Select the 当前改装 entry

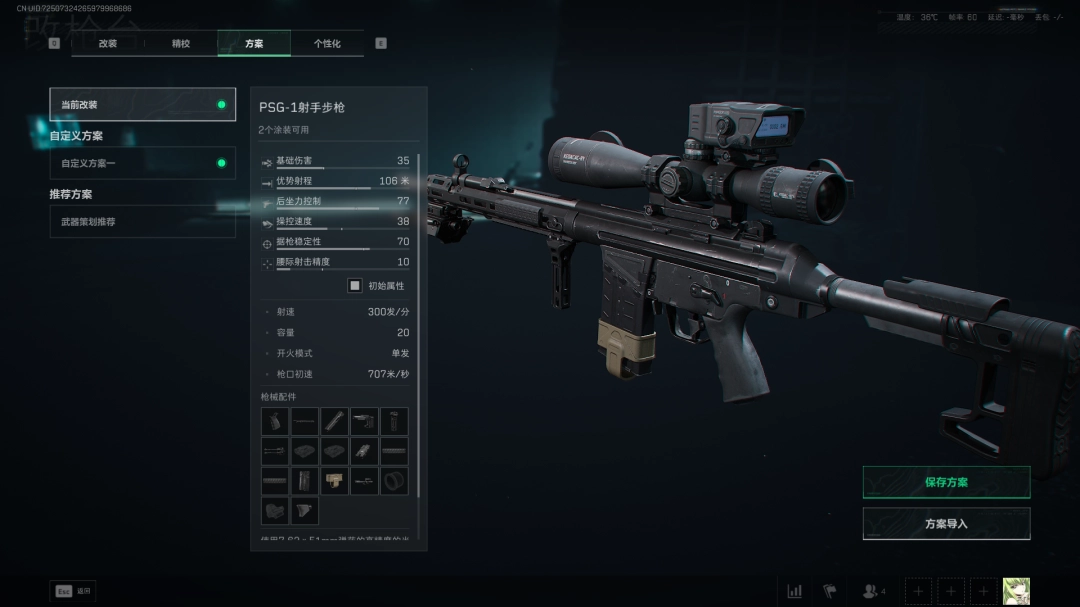coord(143,104)
